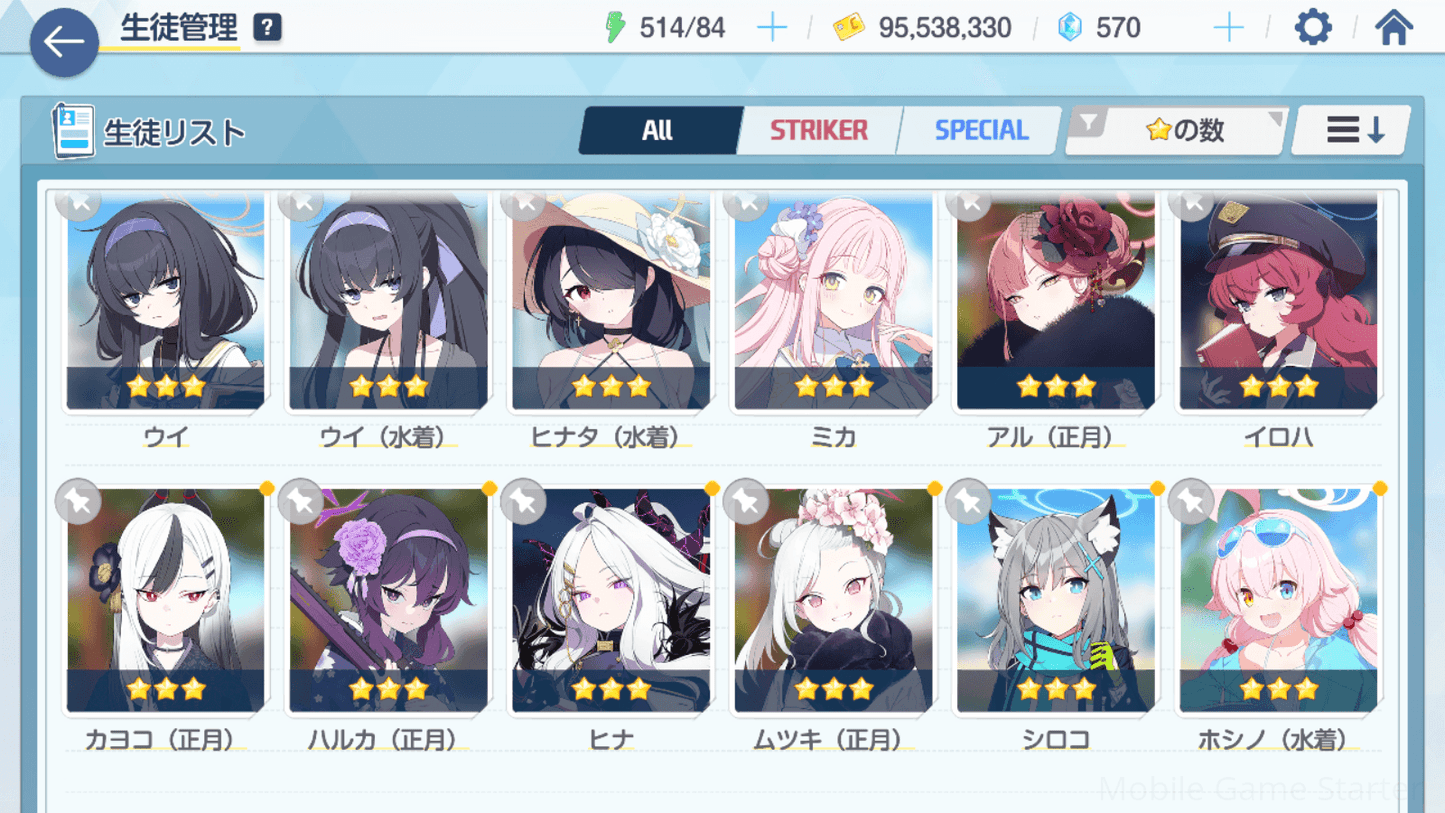Image resolution: width=1445 pixels, height=813 pixels.
Task: Select student ヒナタ（水着）
Action: 611,302
